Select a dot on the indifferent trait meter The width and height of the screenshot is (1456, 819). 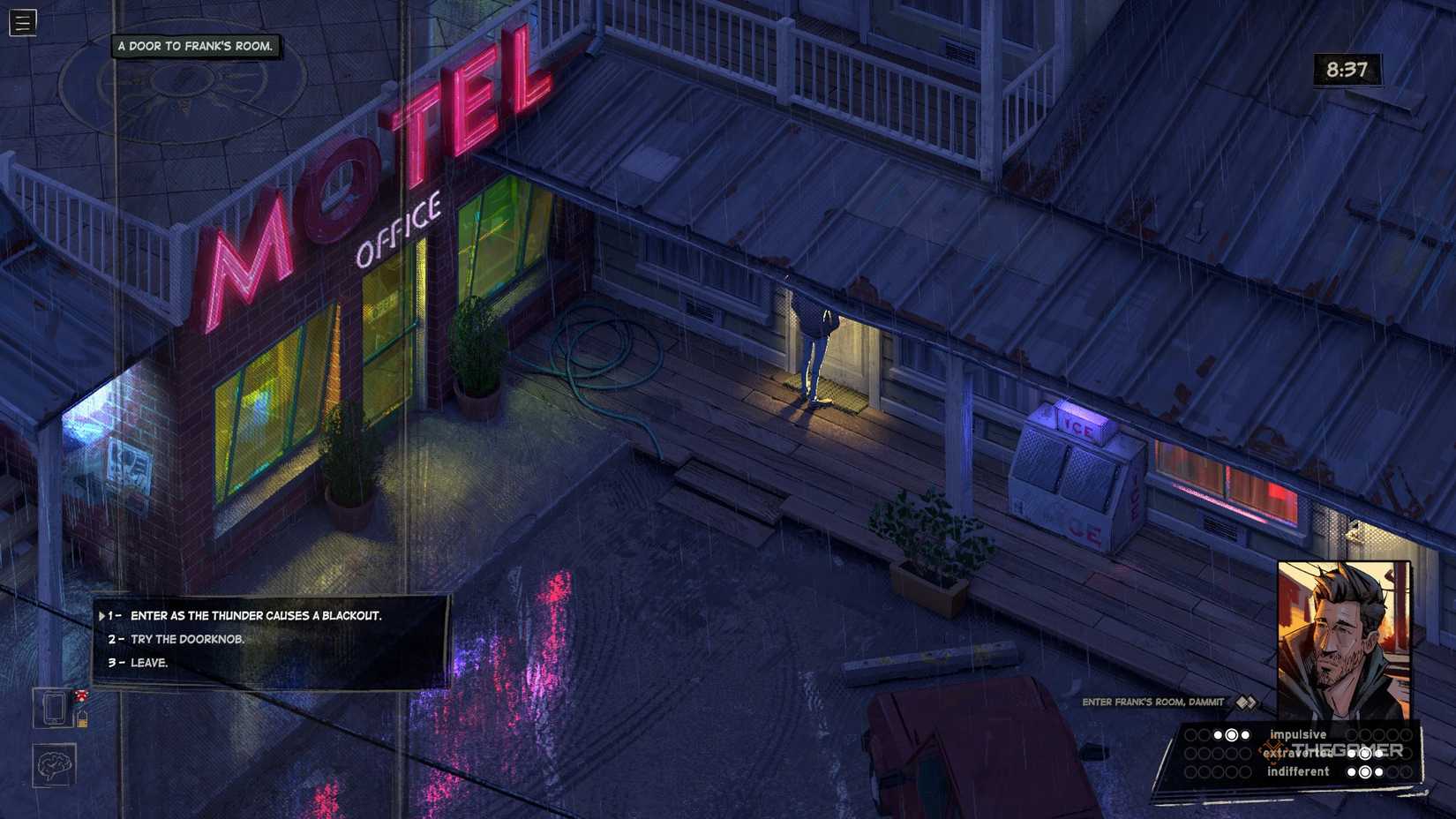[1365, 772]
